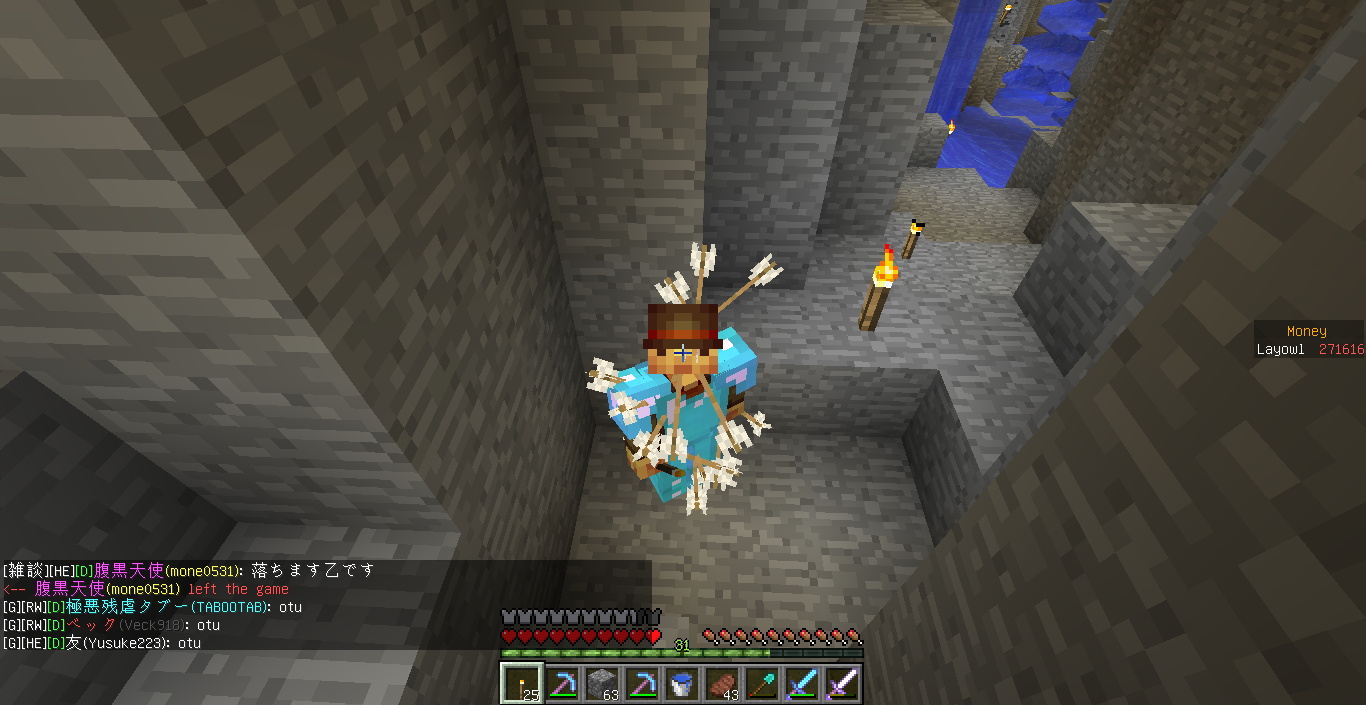Select the torch stack in the hotbar

[521, 684]
